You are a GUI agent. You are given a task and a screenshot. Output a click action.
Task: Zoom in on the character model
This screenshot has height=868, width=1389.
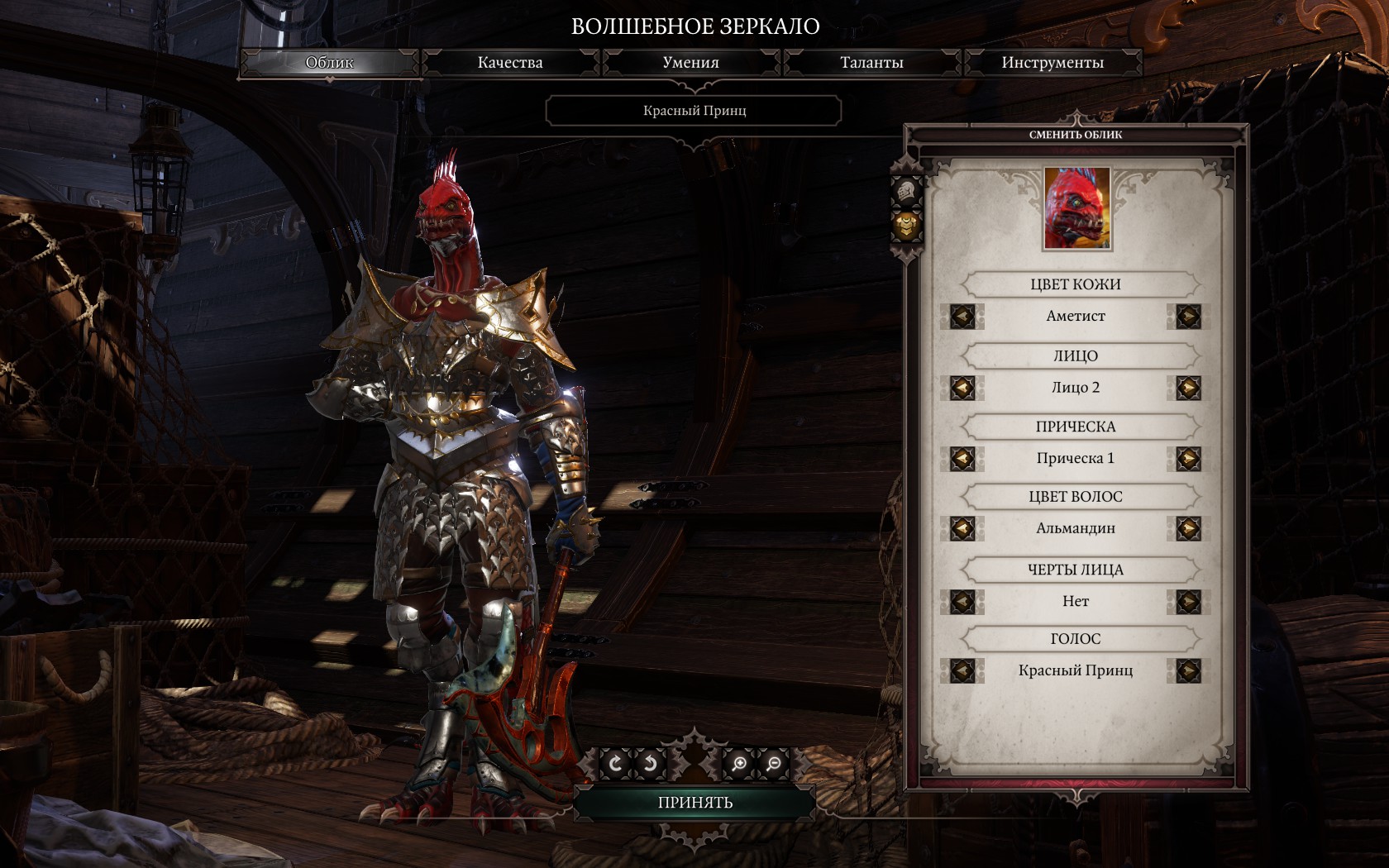(739, 764)
